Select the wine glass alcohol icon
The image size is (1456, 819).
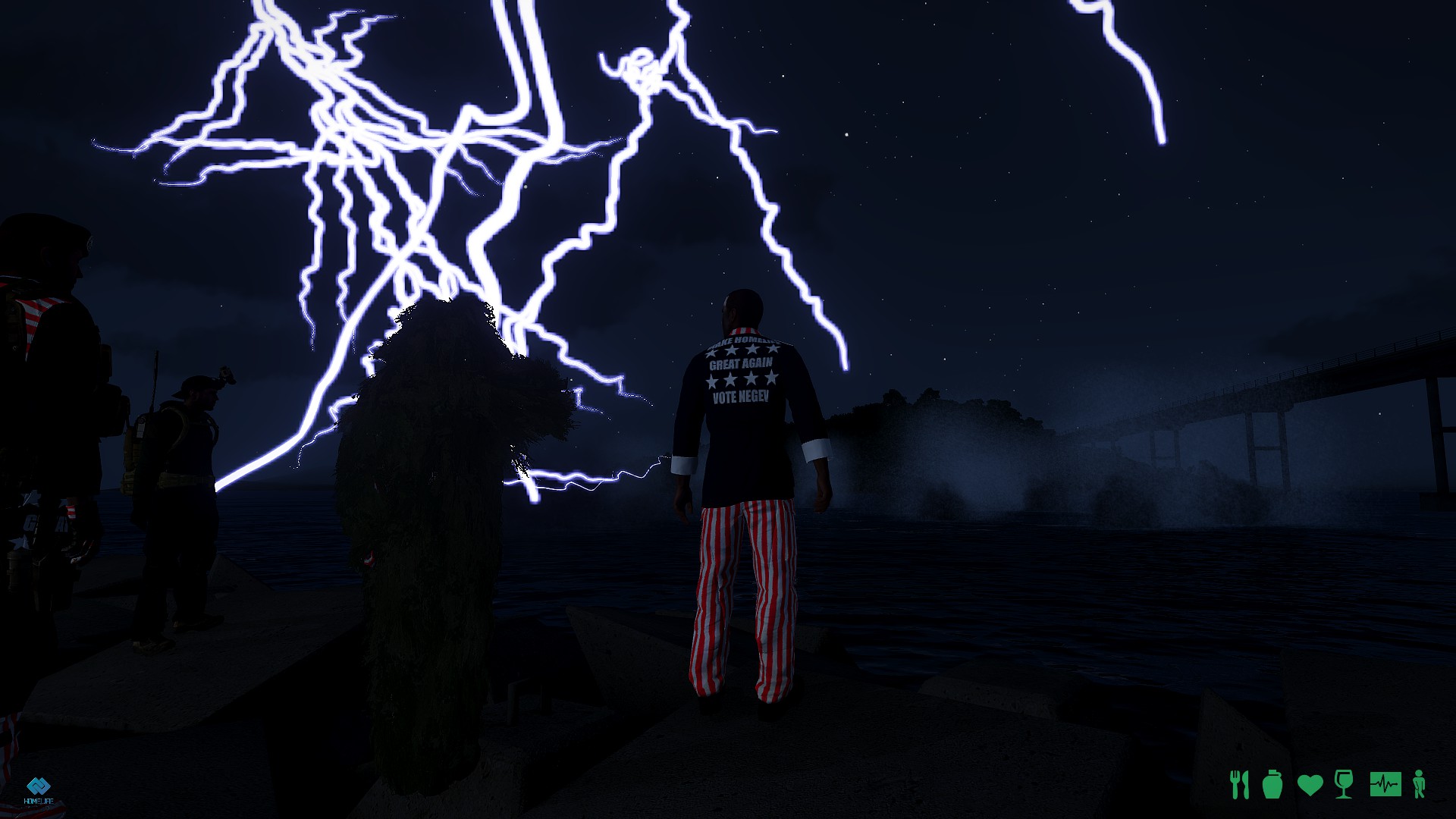pos(1343,784)
